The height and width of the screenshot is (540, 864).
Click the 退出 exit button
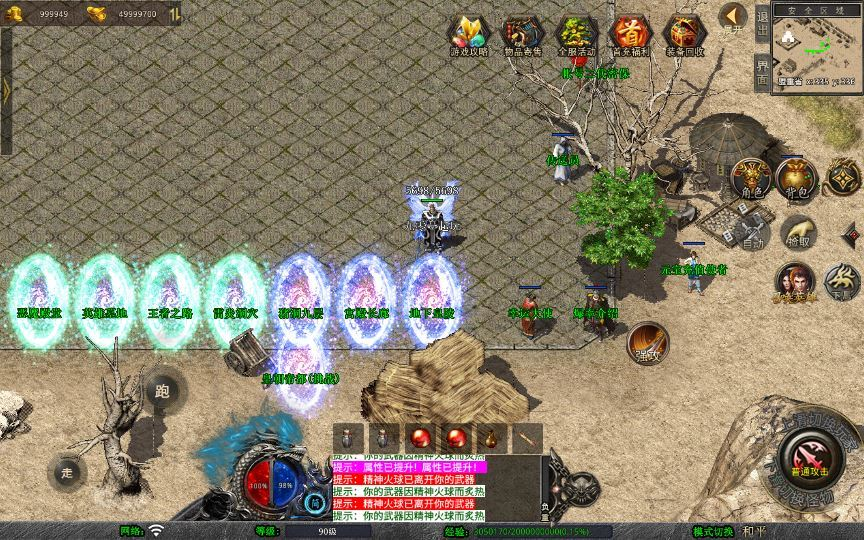[763, 20]
